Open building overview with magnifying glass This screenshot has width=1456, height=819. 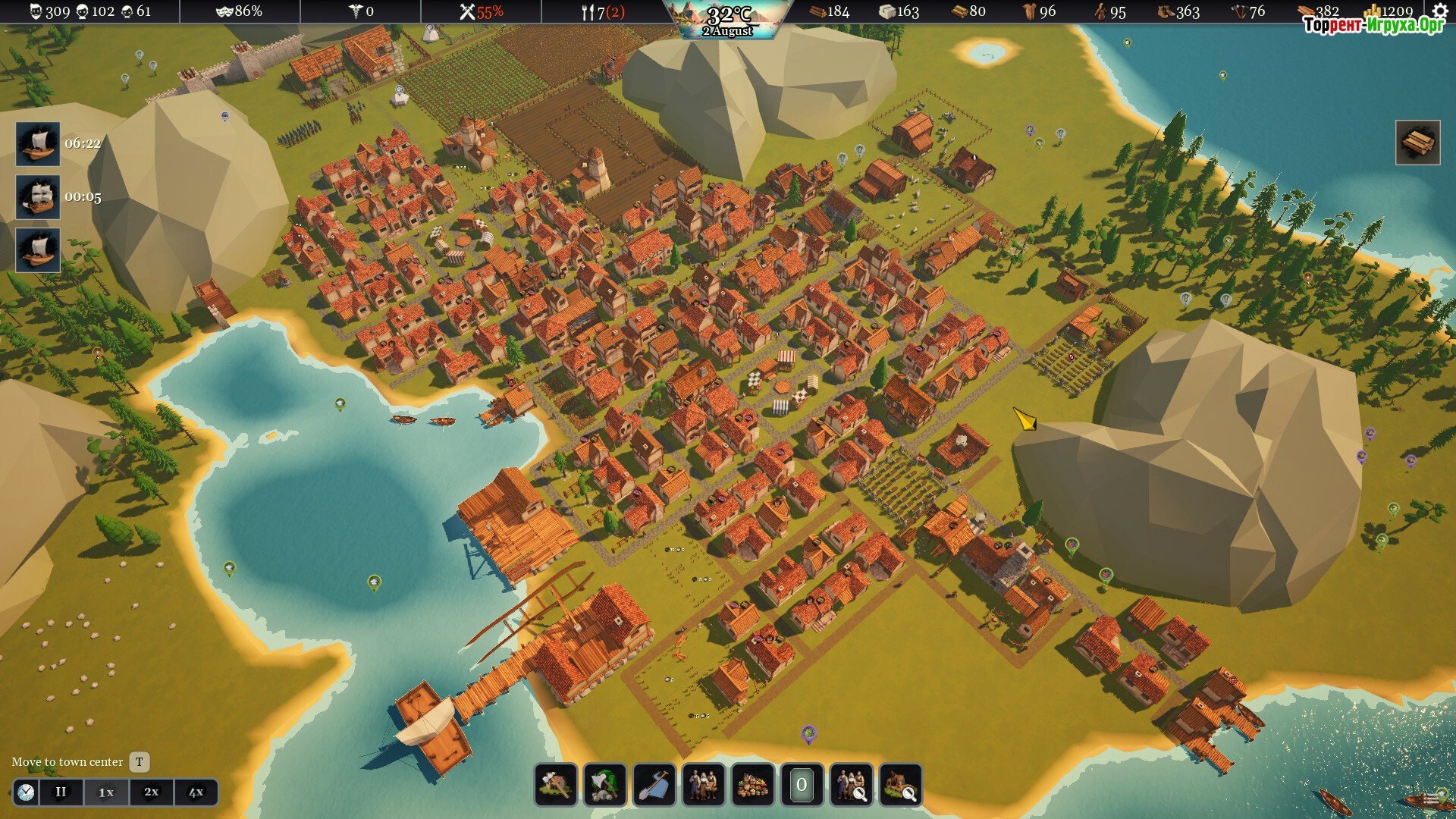click(901, 785)
